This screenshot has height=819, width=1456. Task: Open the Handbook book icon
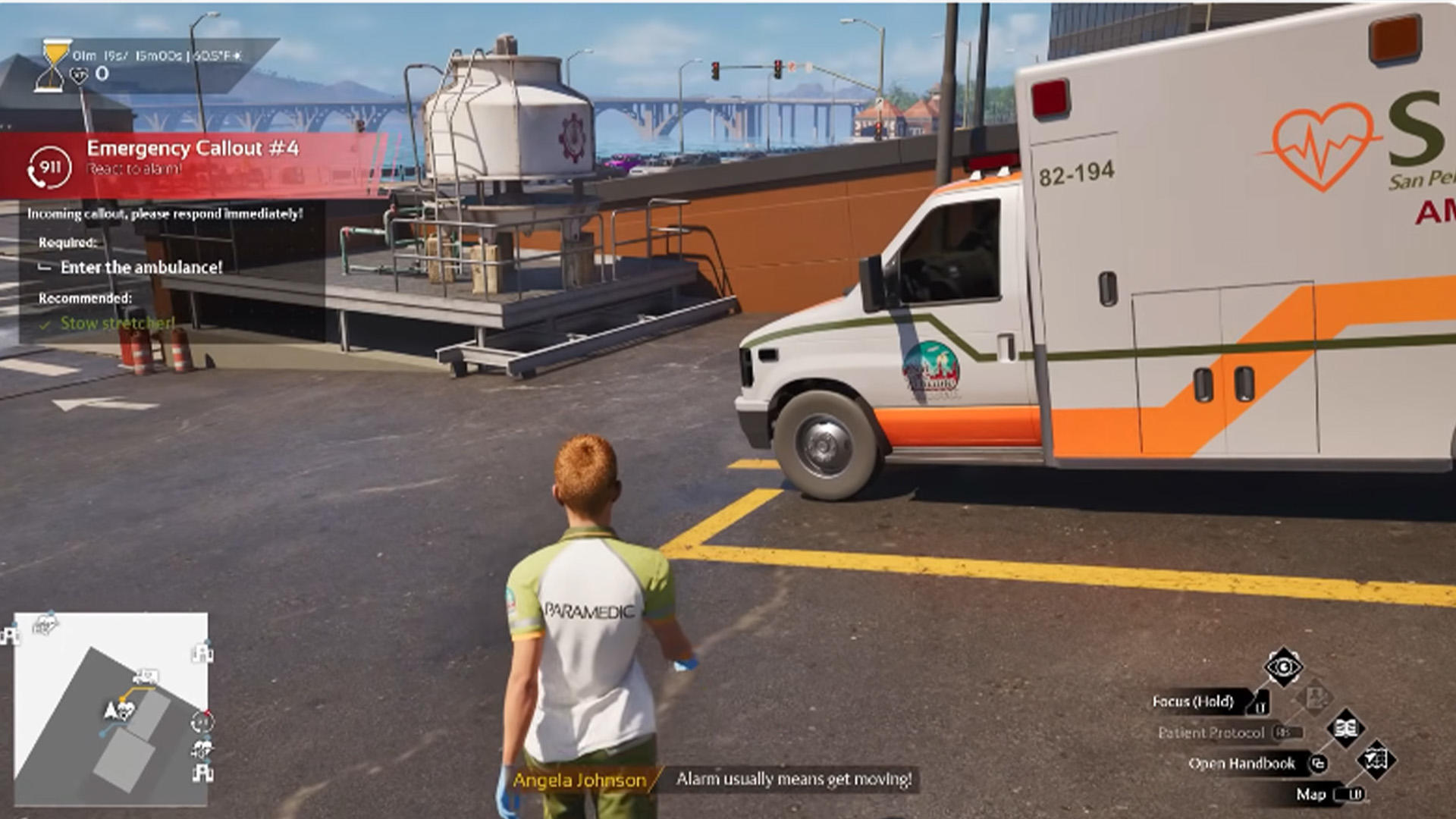(x=1345, y=729)
